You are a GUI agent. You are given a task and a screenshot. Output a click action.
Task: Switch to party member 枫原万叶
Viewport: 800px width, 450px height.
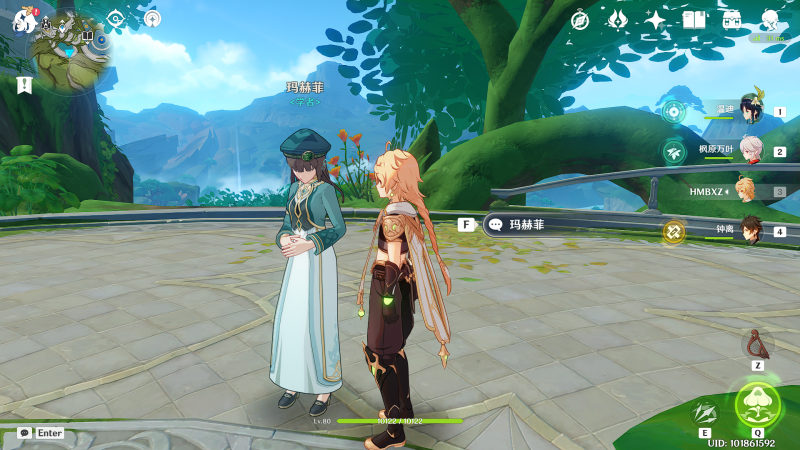pos(750,150)
